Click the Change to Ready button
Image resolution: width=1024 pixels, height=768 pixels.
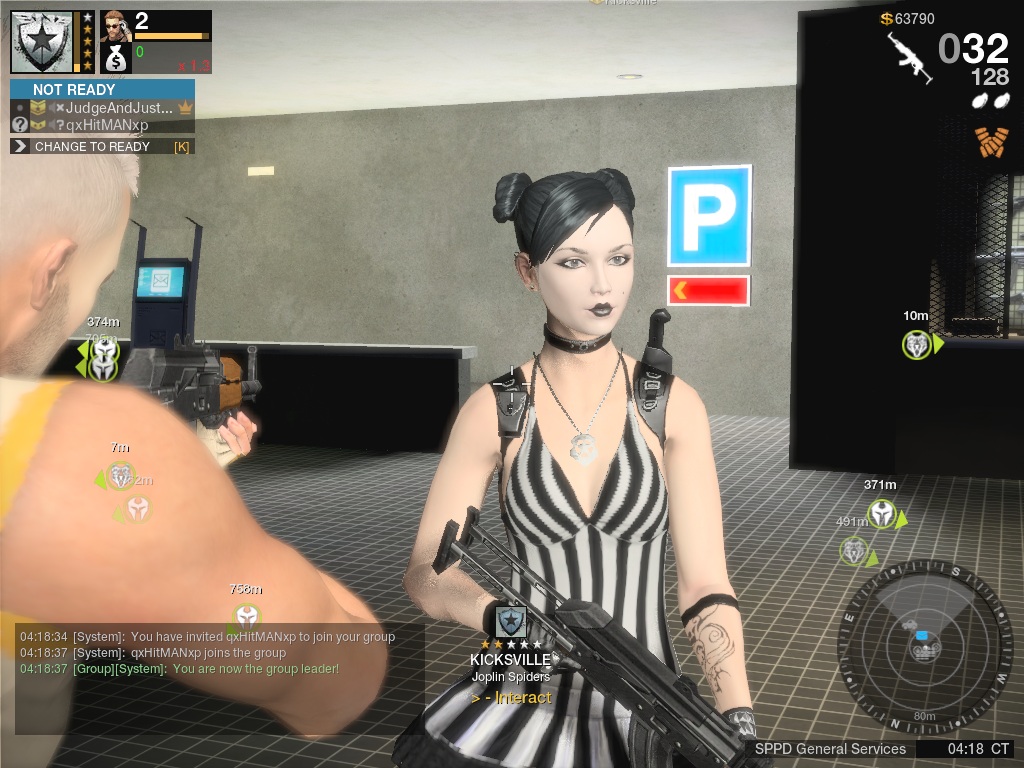[x=101, y=147]
